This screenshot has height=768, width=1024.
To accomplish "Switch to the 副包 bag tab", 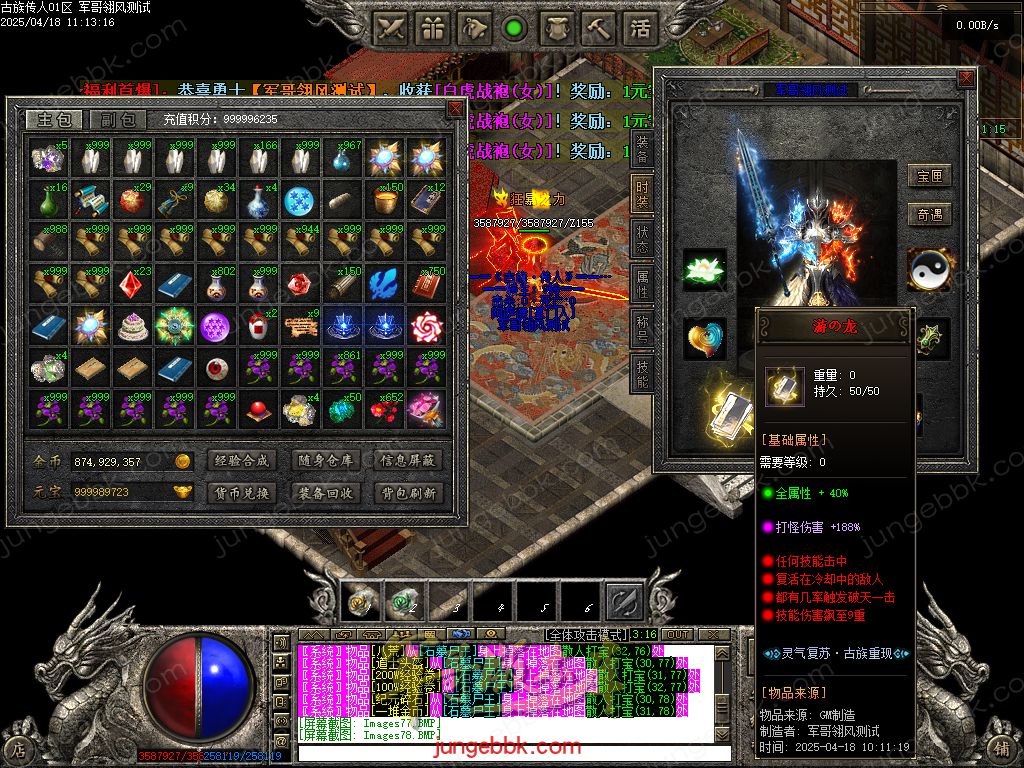I will tap(117, 120).
